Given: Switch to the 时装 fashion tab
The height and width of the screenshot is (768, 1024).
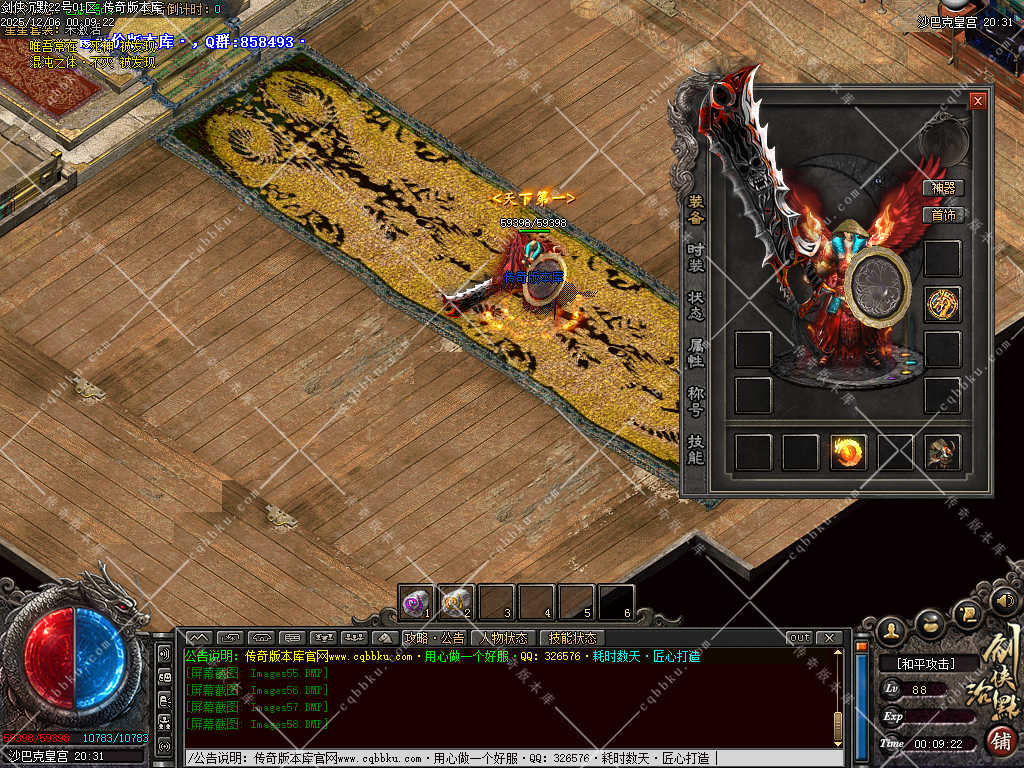Looking at the screenshot, I should pyautogui.click(x=696, y=257).
